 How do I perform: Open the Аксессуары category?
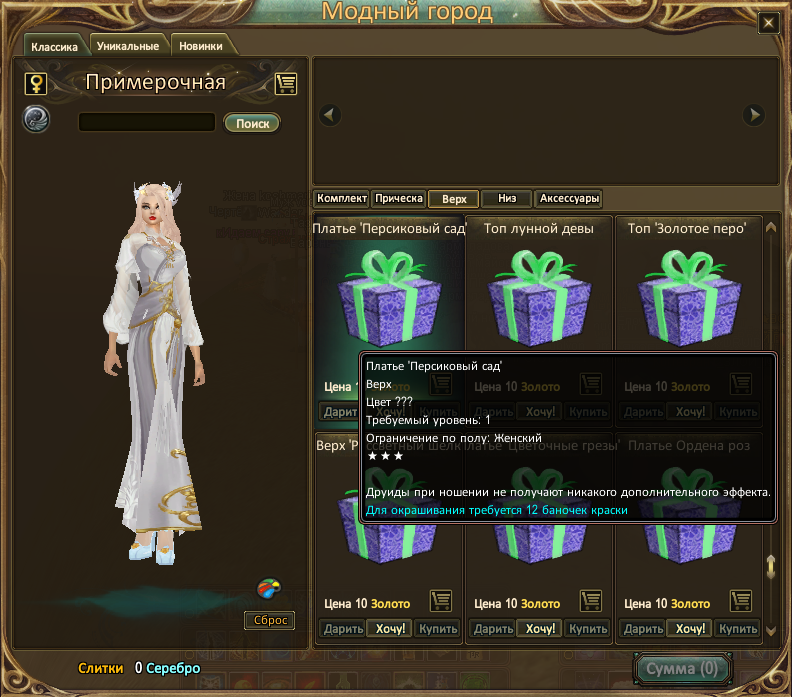(x=568, y=199)
